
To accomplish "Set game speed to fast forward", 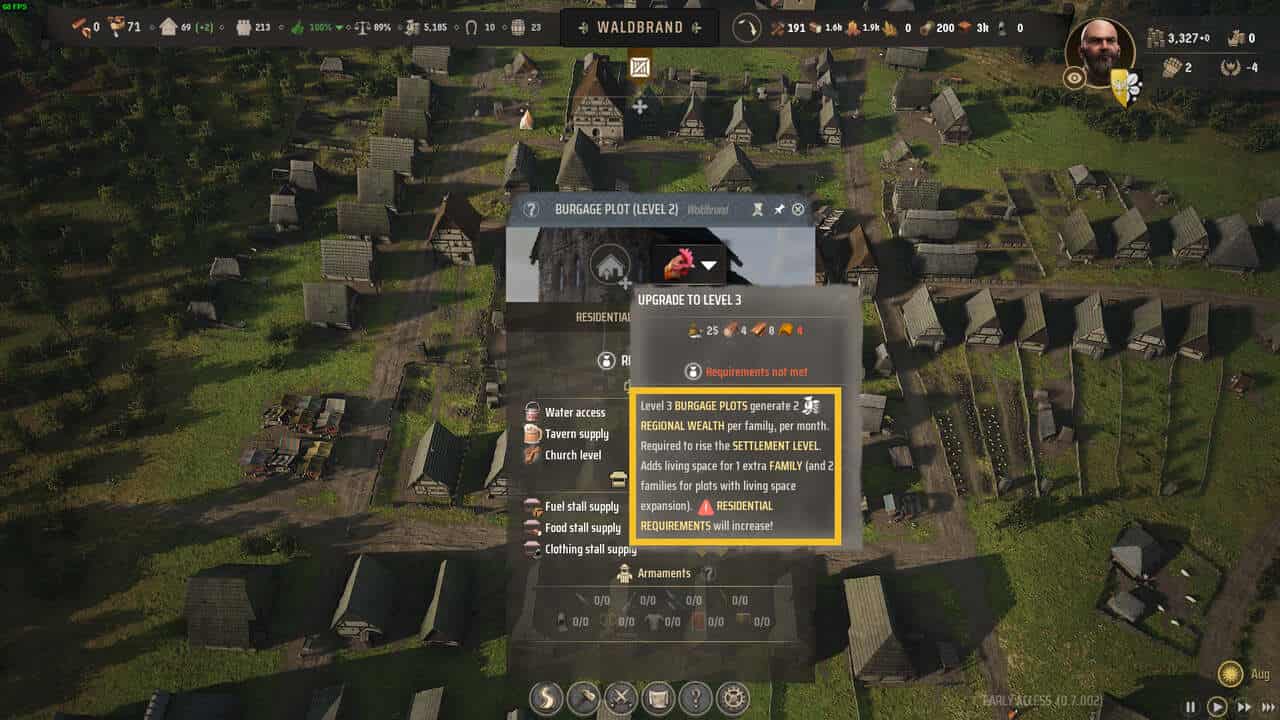I will pos(1244,706).
